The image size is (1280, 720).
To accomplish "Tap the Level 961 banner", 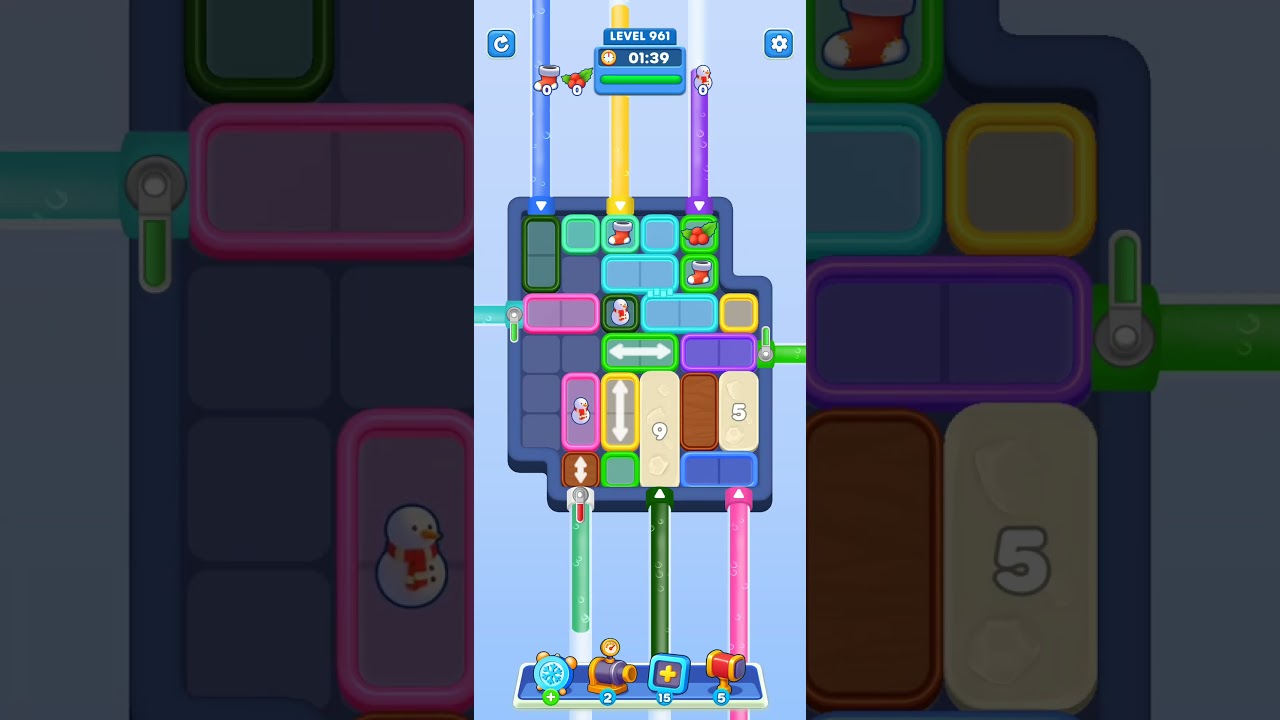I will click(640, 36).
